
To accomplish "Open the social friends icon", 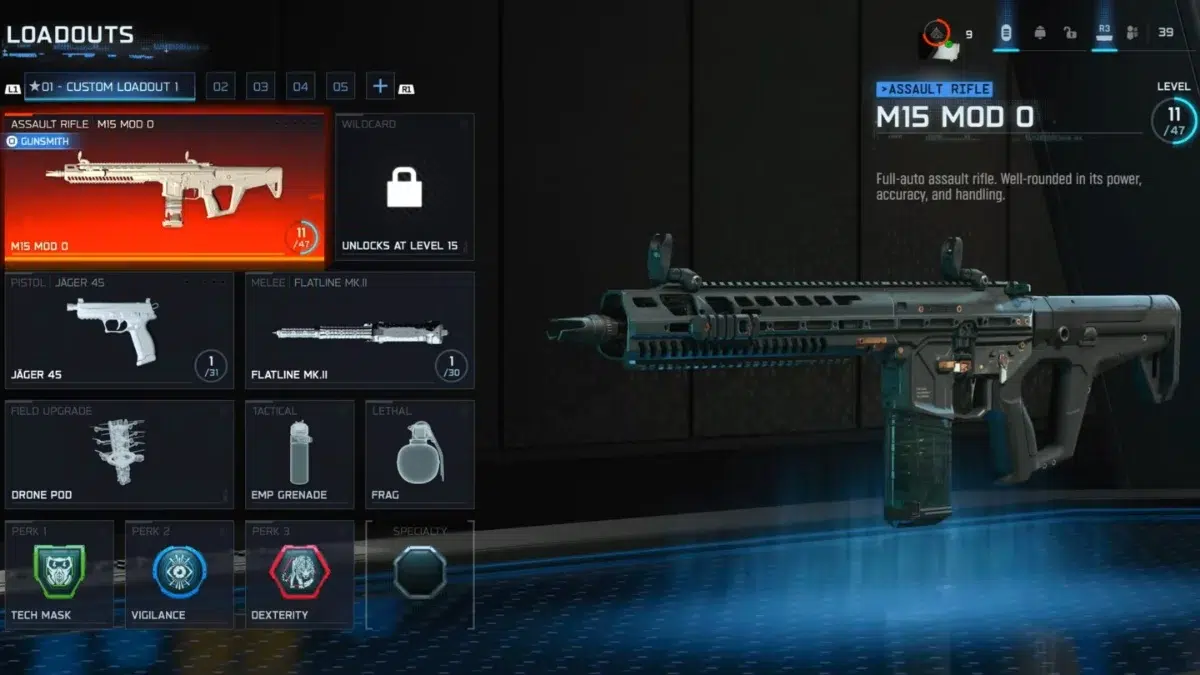I will pos(1132,33).
